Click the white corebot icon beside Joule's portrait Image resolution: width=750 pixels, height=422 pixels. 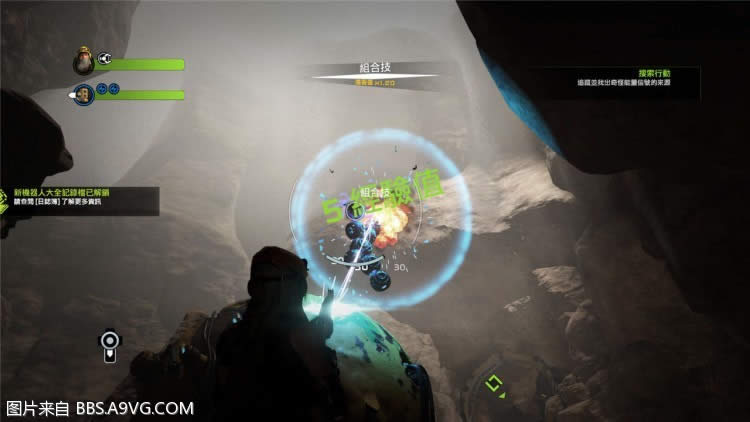(x=105, y=59)
